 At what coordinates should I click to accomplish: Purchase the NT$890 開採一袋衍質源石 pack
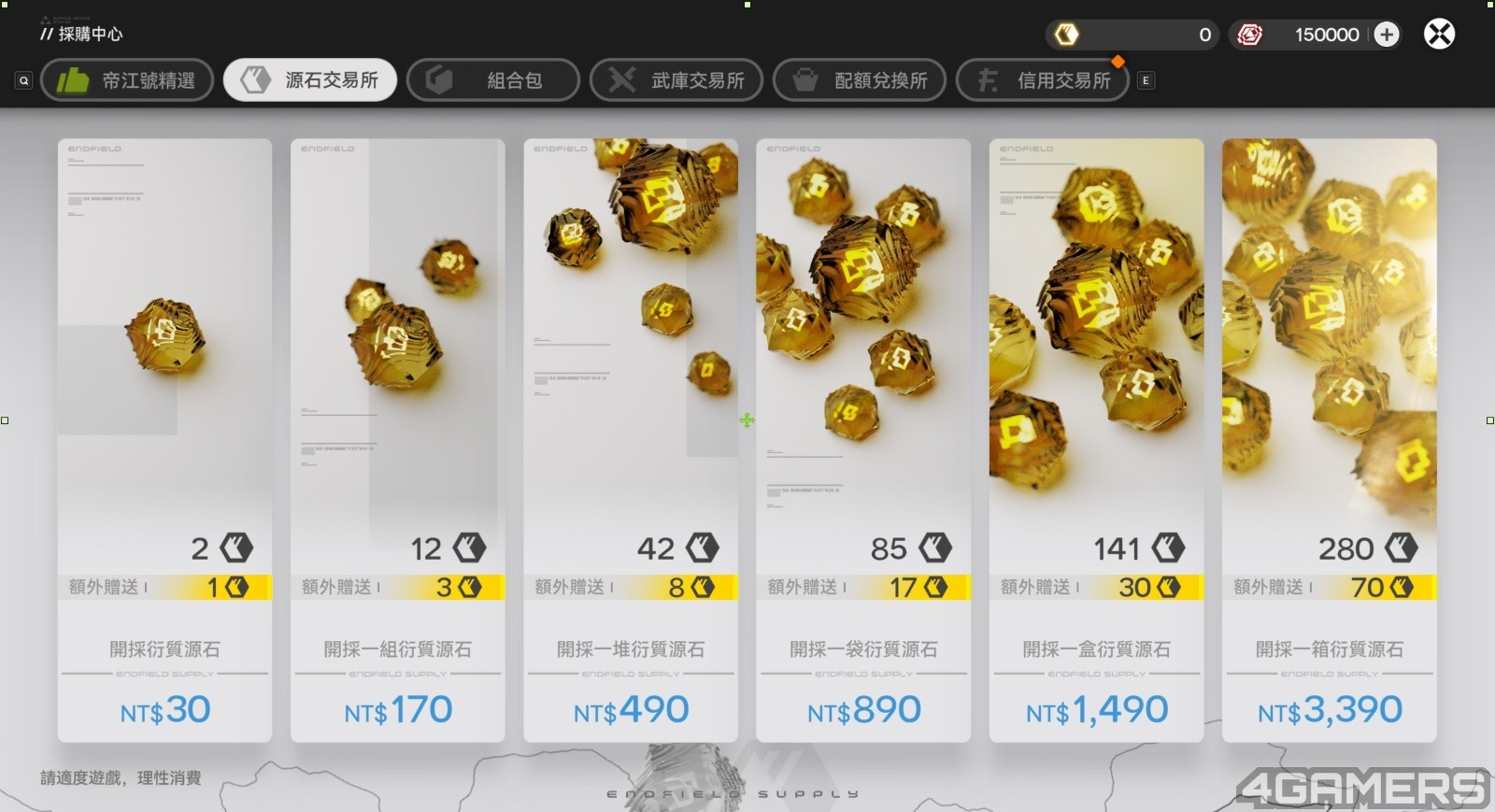[x=863, y=440]
